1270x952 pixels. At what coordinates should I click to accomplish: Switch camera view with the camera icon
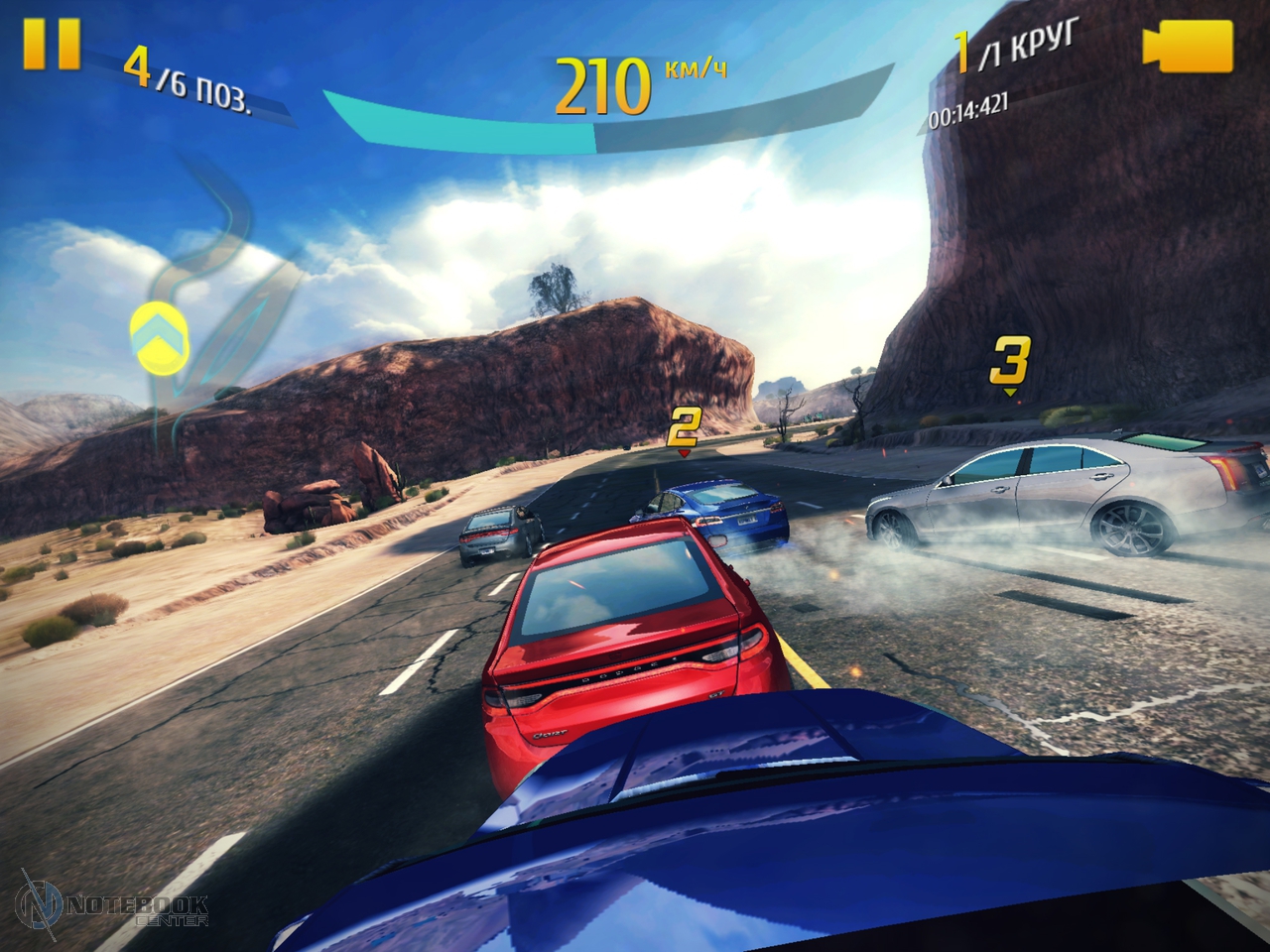click(1187, 47)
